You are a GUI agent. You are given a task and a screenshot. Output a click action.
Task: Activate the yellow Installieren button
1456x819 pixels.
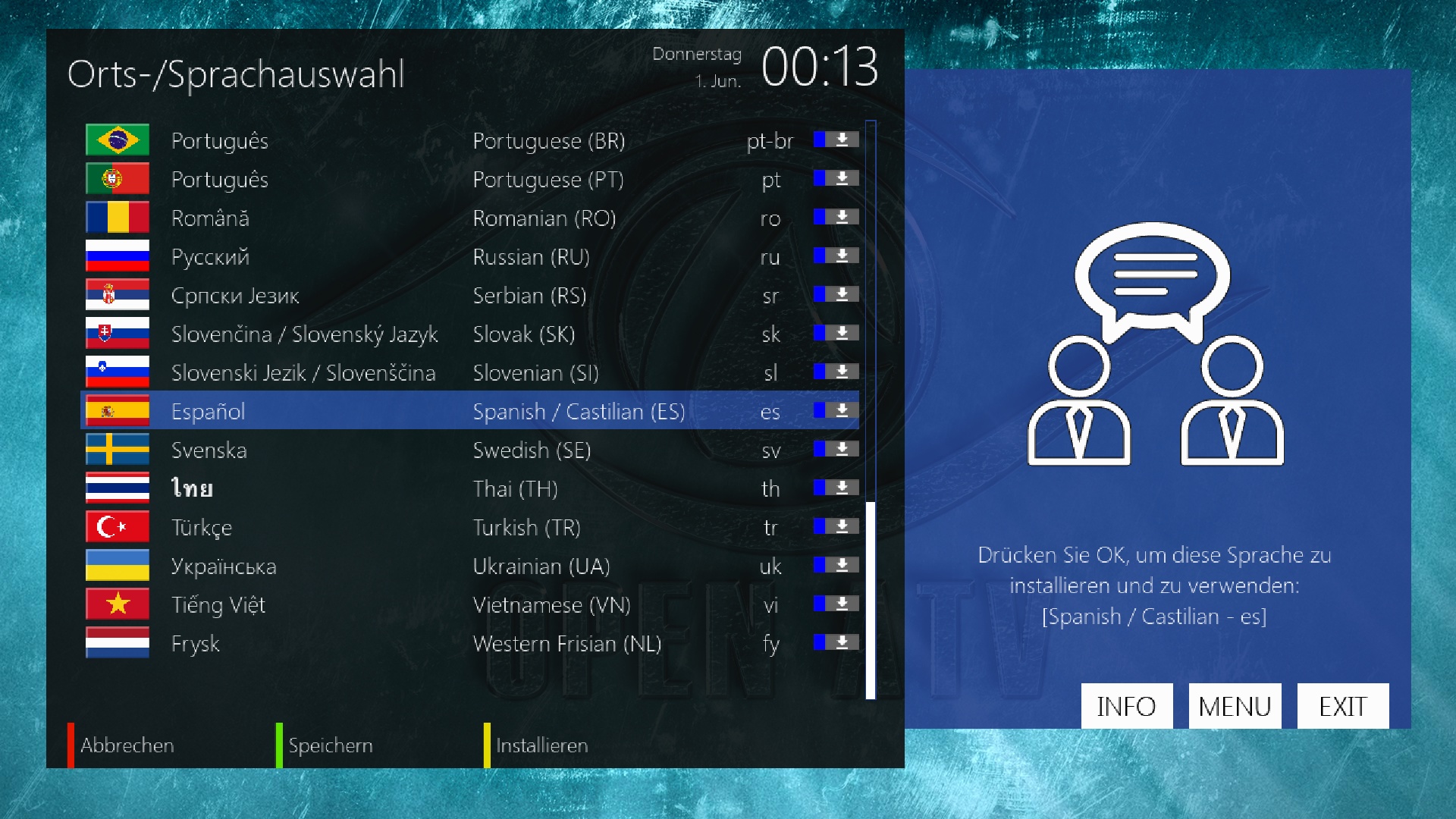pyautogui.click(x=541, y=745)
